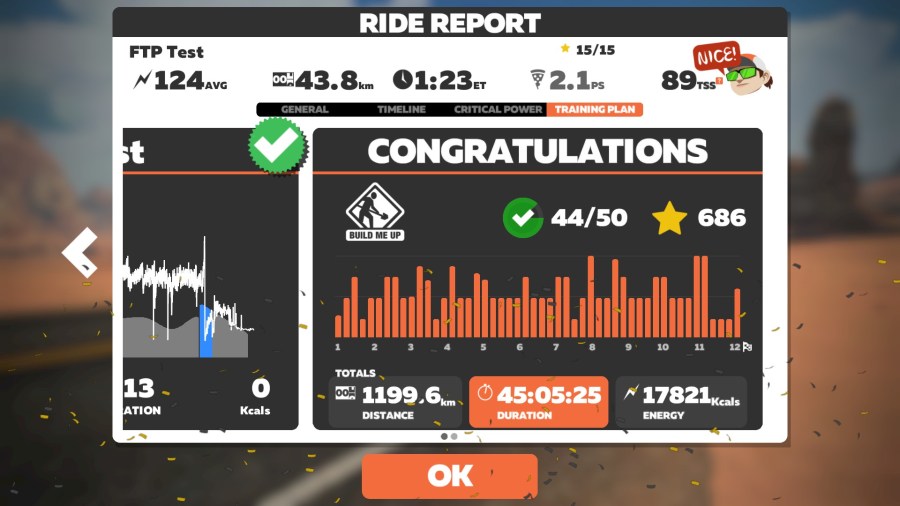Viewport: 900px width, 506px height.
Task: Select the Training Plan tab
Action: click(594, 110)
